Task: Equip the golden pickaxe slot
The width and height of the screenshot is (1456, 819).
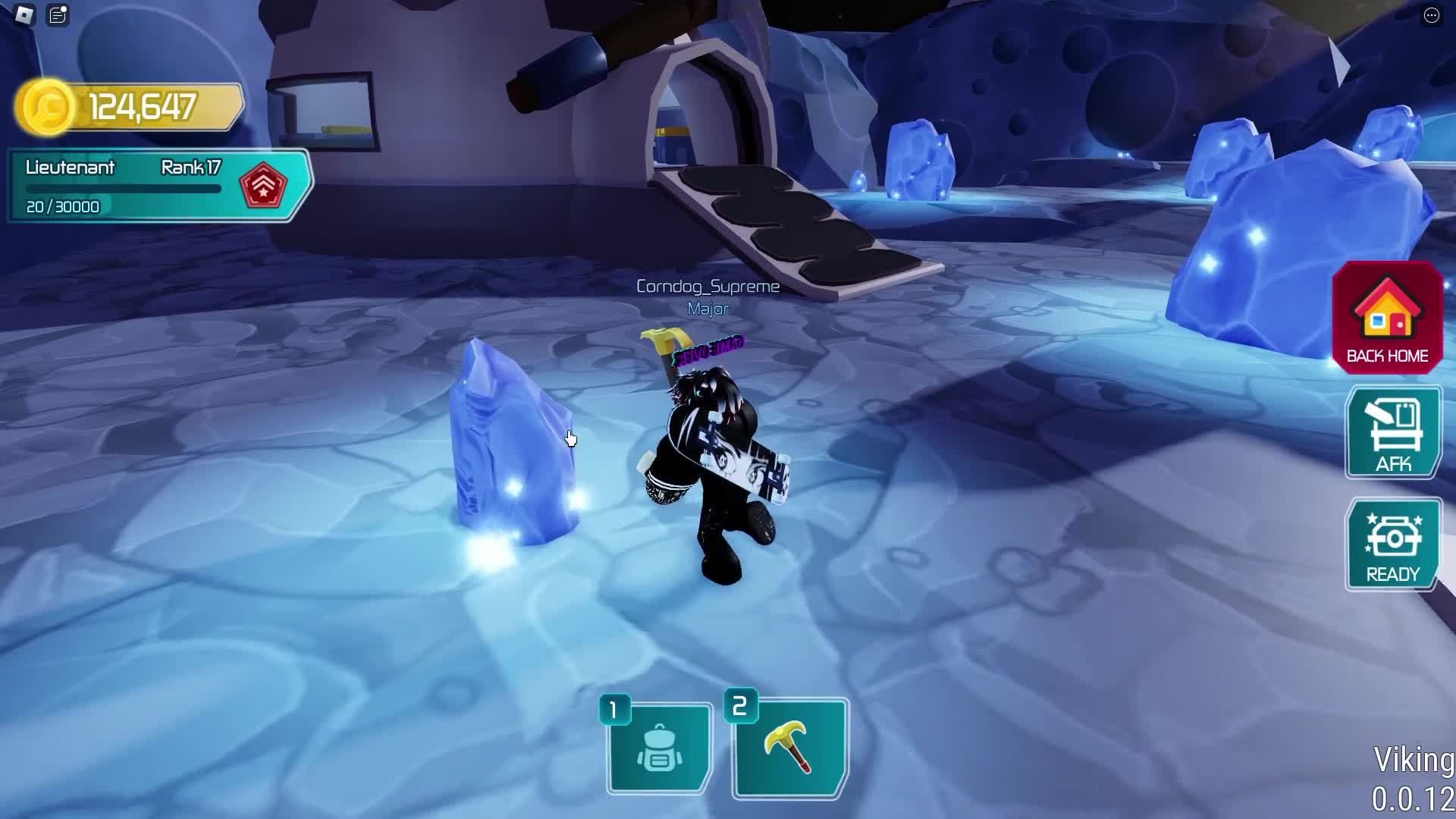Action: click(789, 748)
